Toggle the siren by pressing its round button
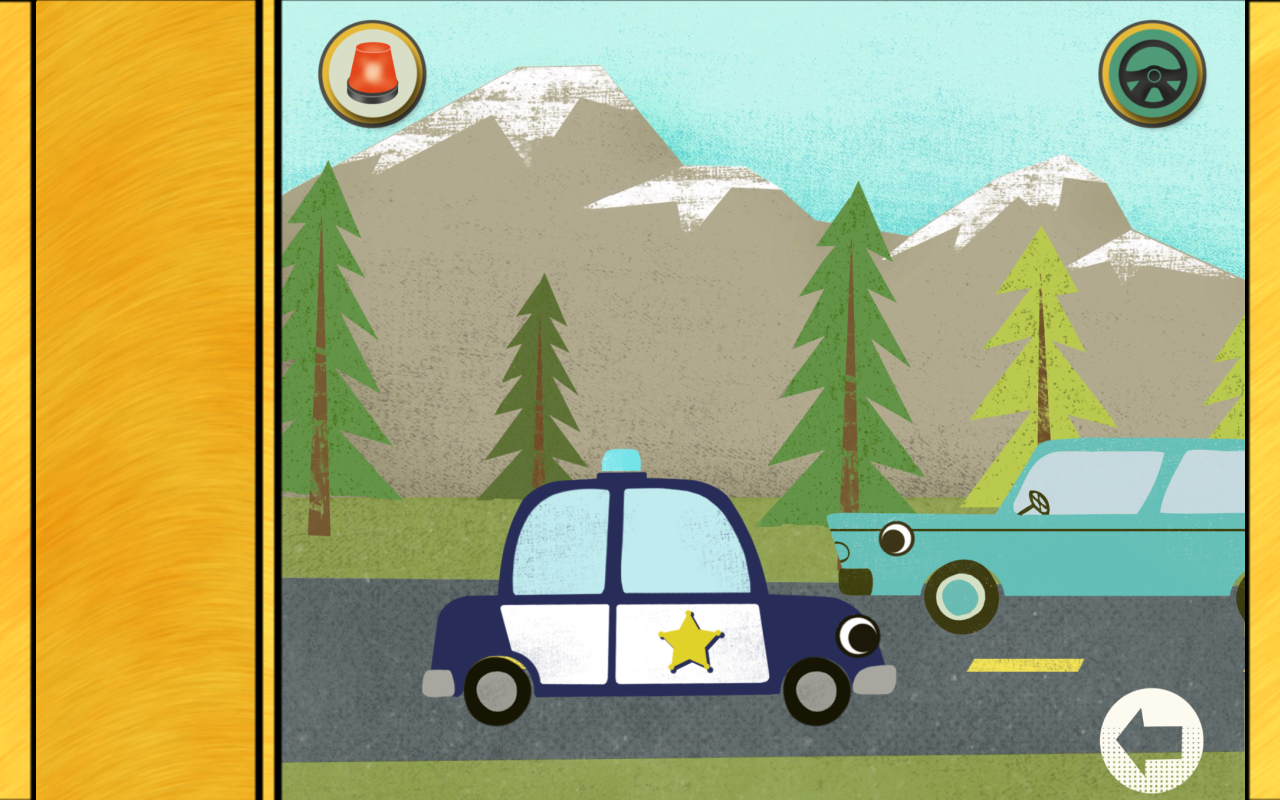 (x=371, y=72)
